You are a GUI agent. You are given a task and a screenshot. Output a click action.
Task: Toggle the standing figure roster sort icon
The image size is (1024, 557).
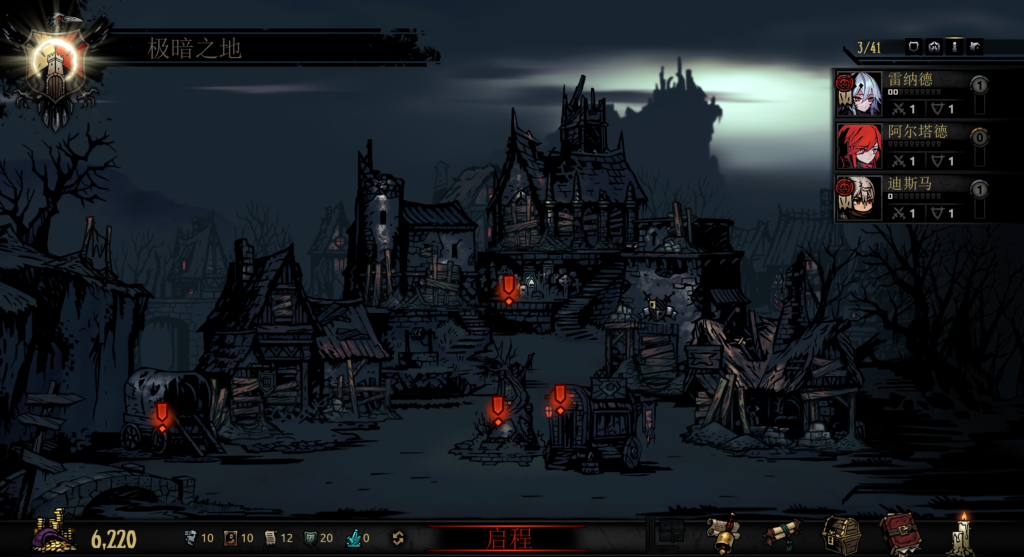tap(954, 46)
